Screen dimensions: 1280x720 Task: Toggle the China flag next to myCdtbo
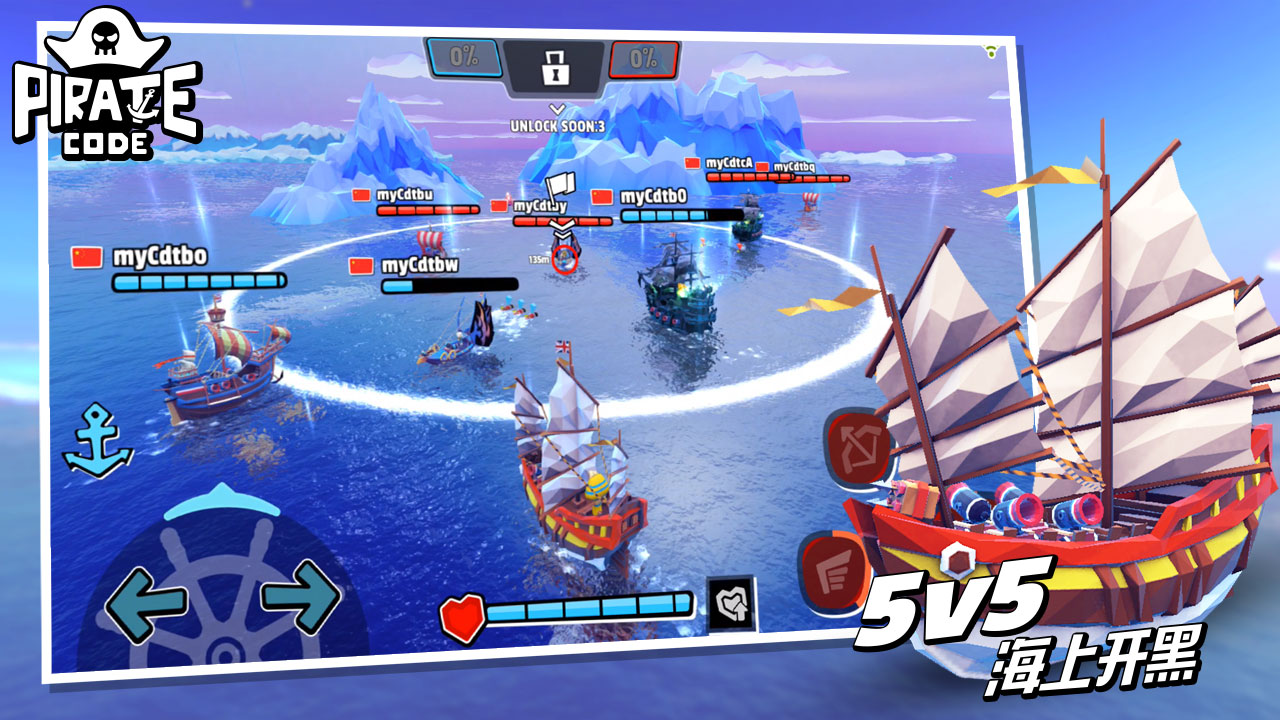point(86,259)
